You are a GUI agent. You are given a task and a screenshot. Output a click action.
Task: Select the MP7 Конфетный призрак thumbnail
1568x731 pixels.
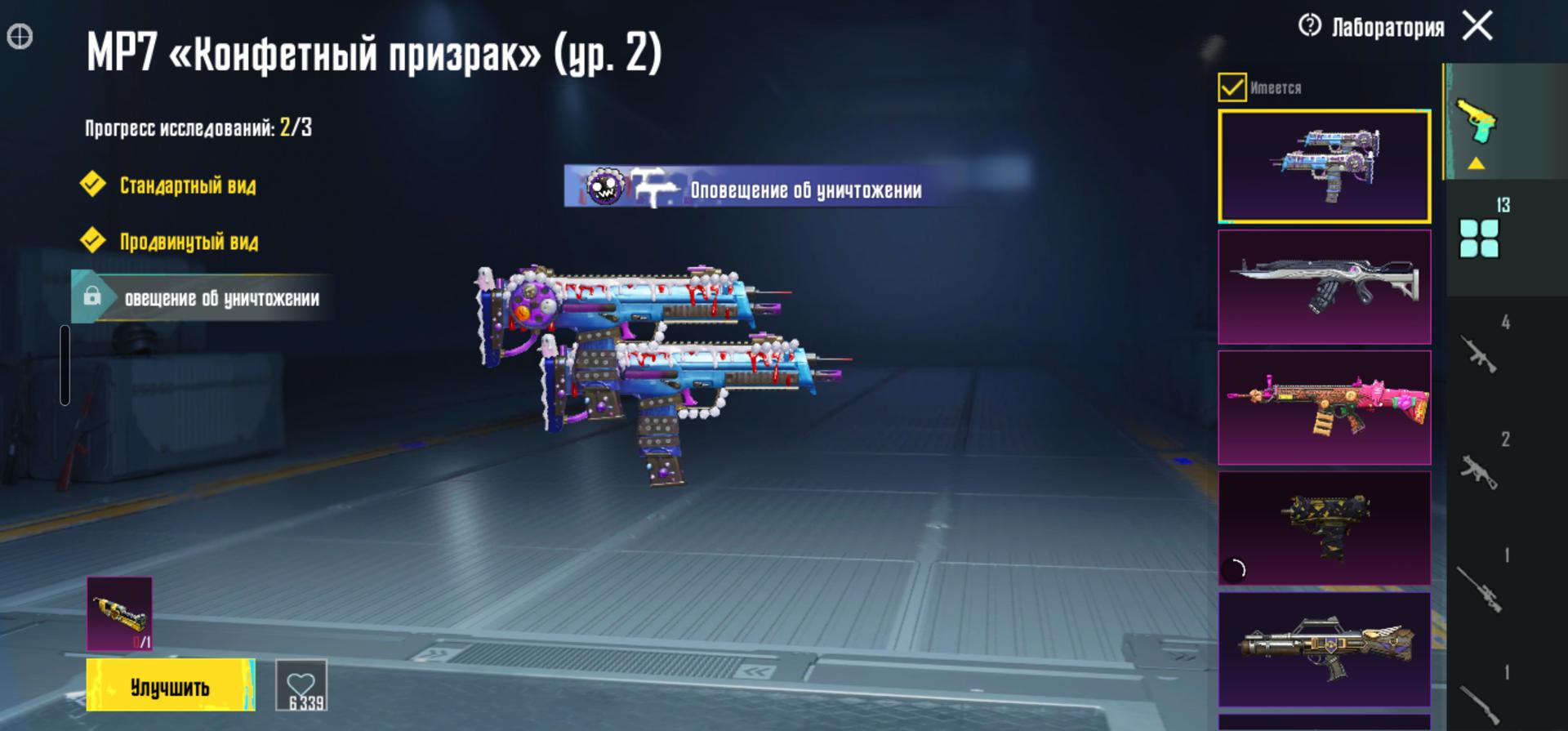coord(1324,167)
